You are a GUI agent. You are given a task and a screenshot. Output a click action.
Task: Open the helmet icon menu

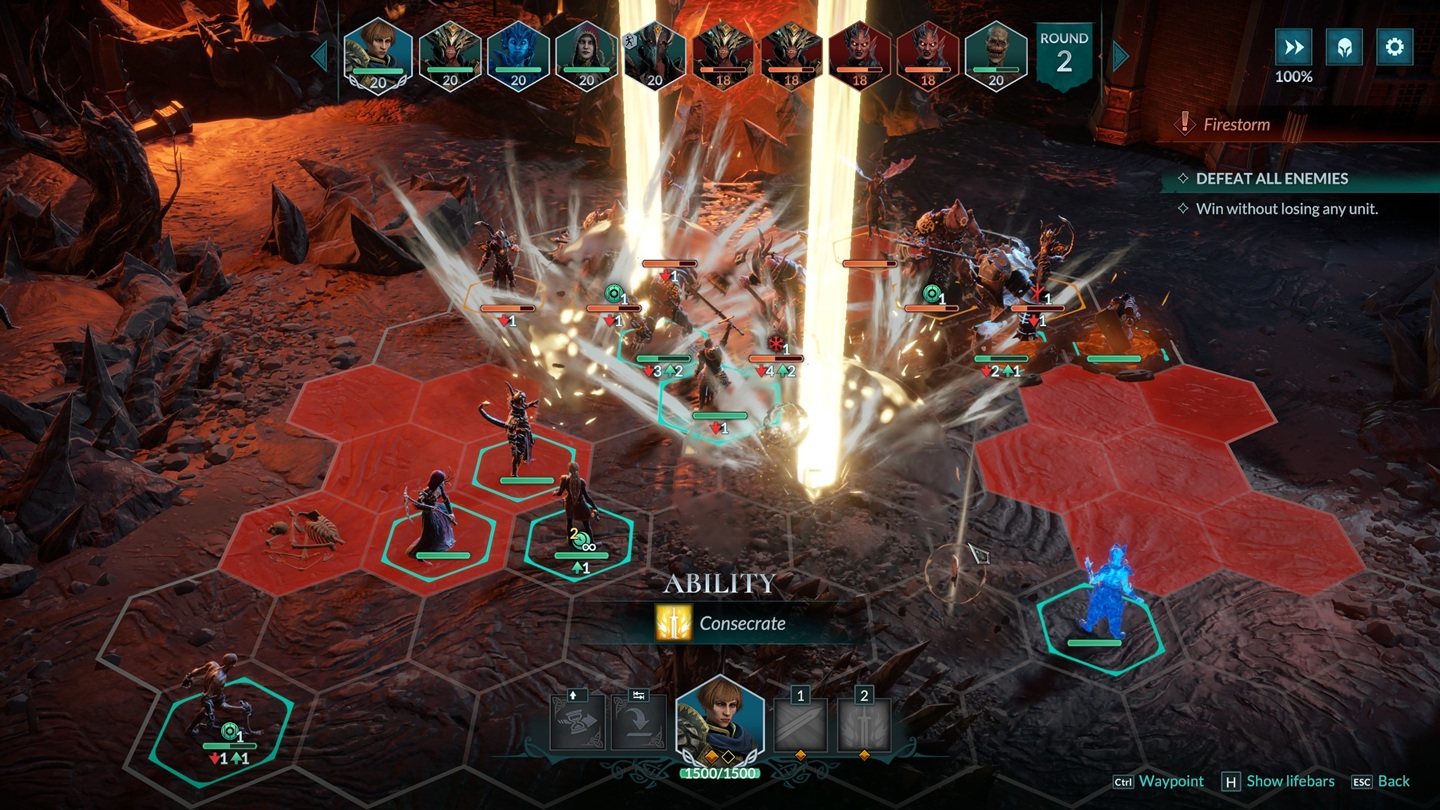1343,47
